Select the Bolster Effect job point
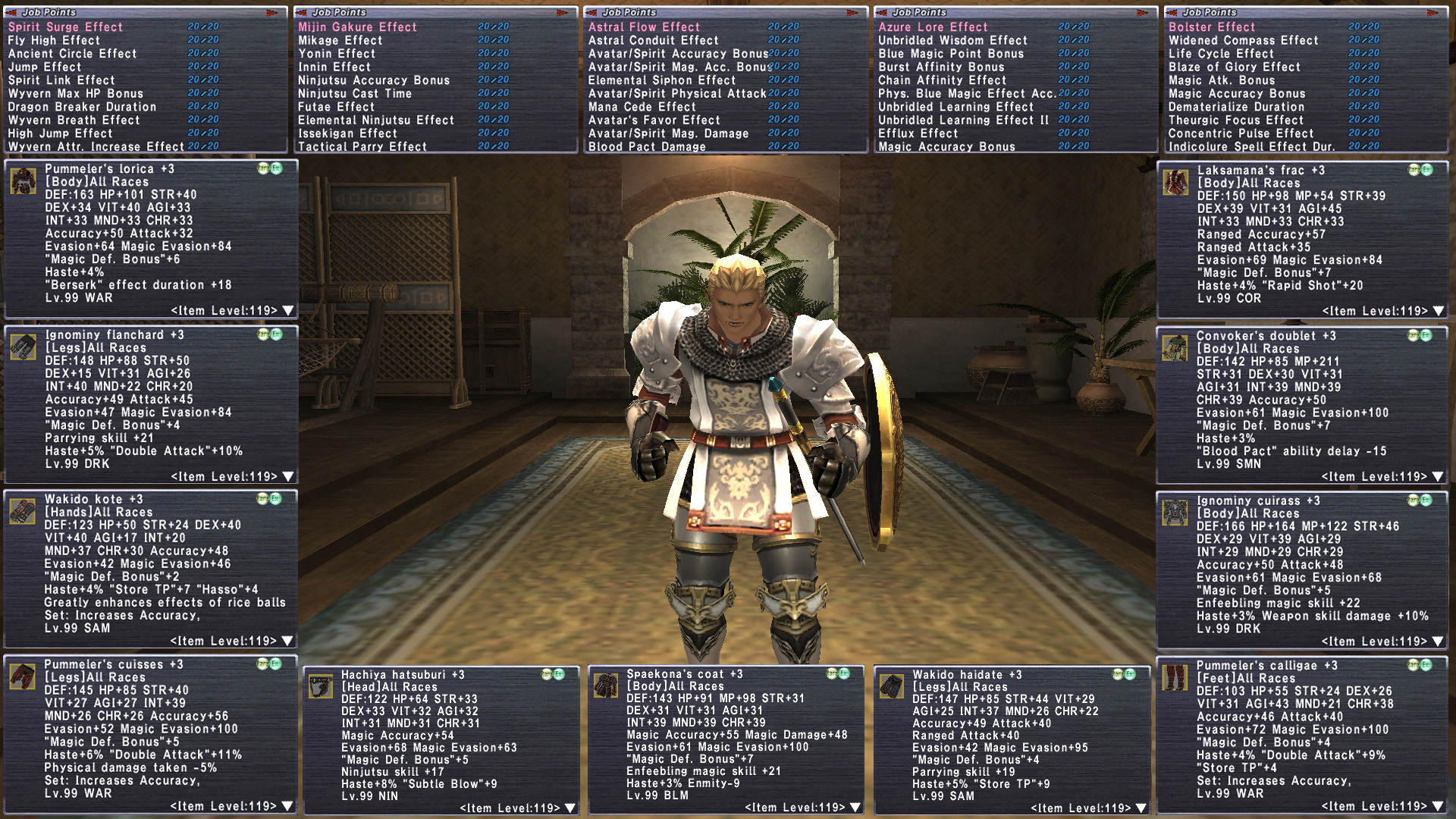Screen dimensions: 1456x819 [1212, 27]
